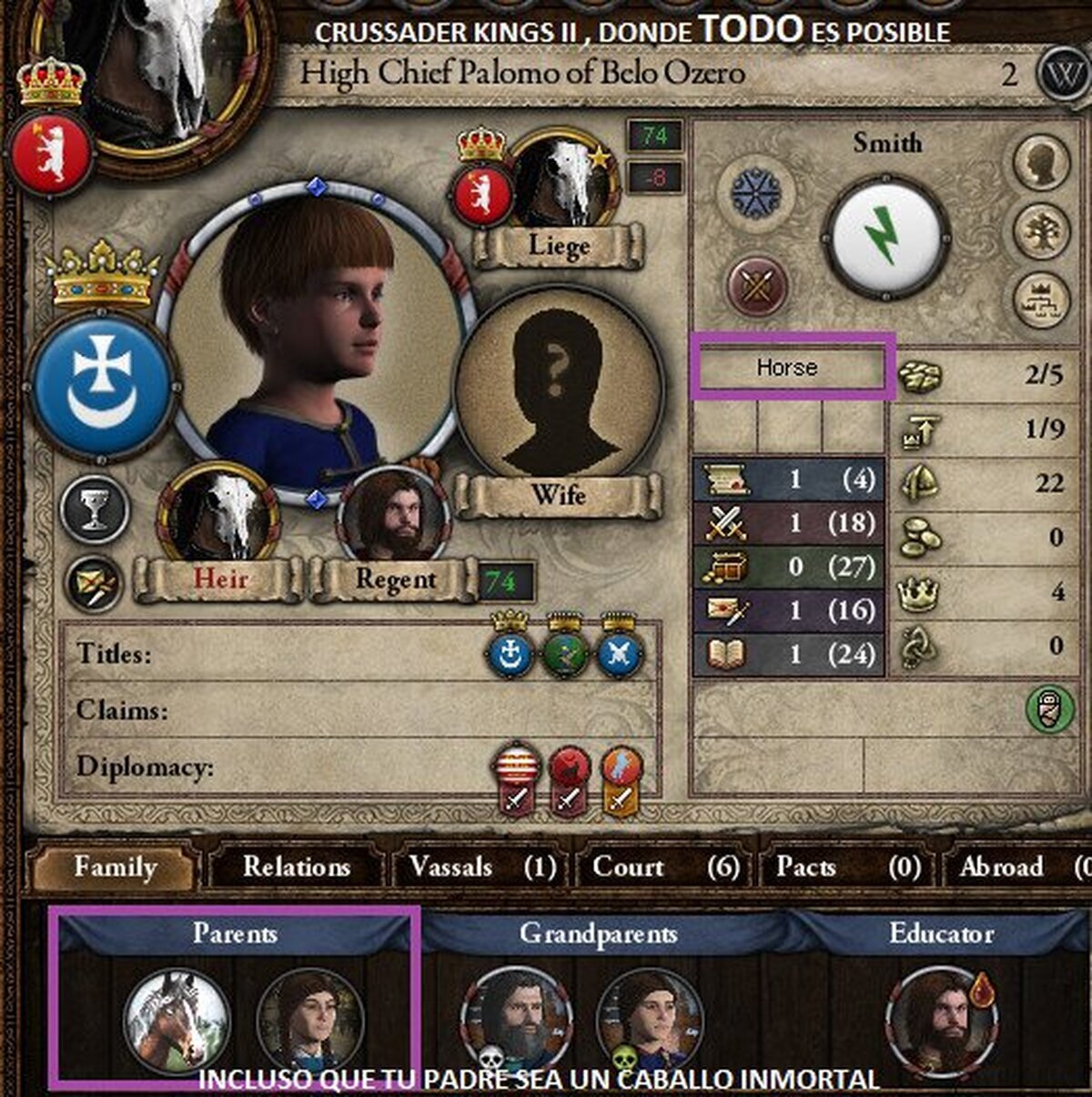Open the crossed swords round icon
The width and height of the screenshot is (1092, 1097).
756,286
